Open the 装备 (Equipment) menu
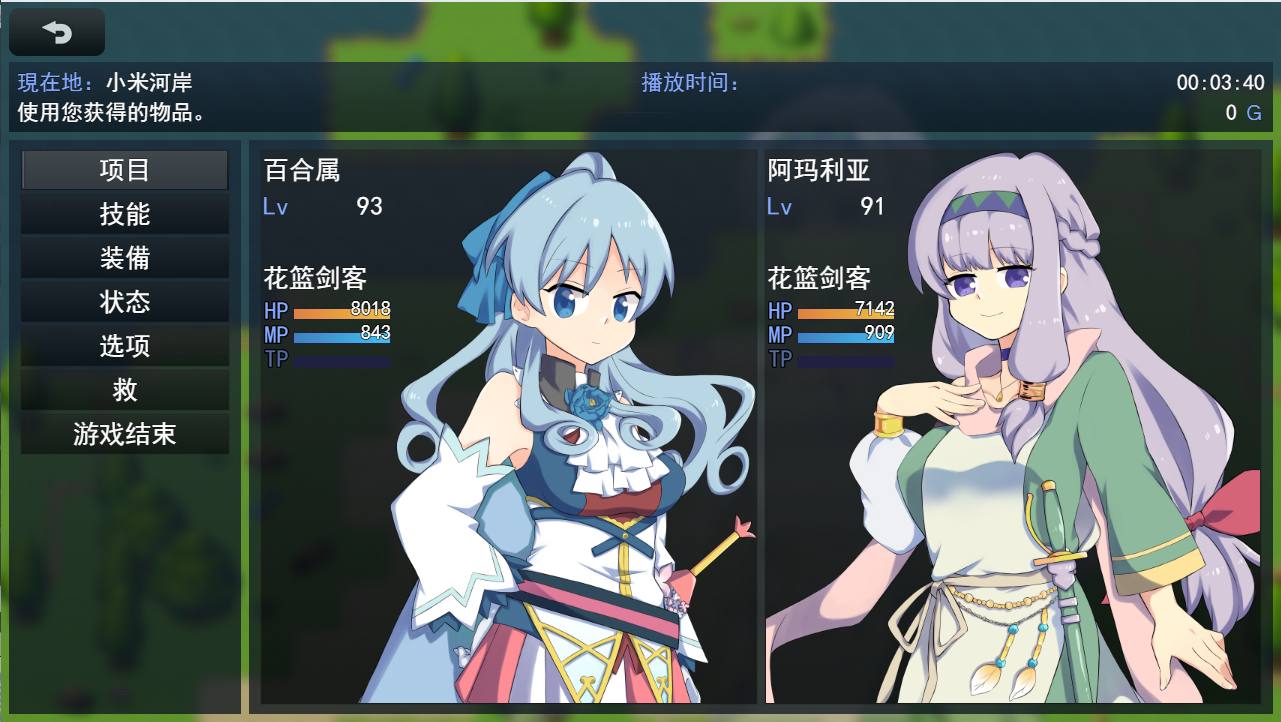Viewport: 1281px width, 722px height. 124,257
